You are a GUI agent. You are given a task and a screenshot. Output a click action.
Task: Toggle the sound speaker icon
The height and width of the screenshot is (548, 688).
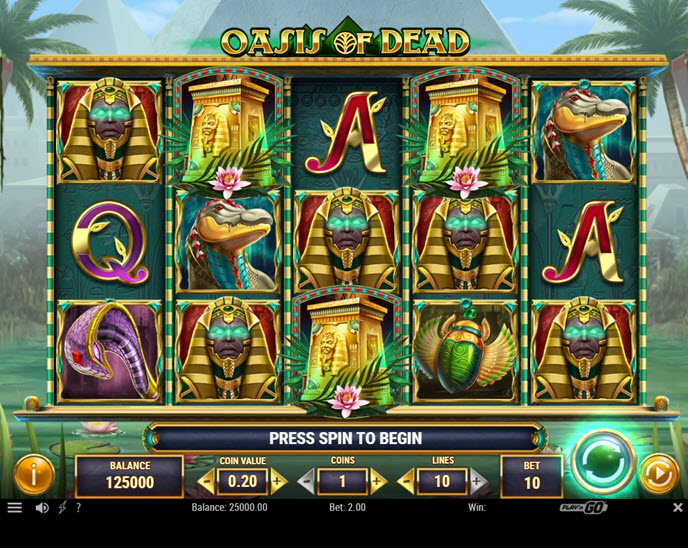pyautogui.click(x=42, y=508)
